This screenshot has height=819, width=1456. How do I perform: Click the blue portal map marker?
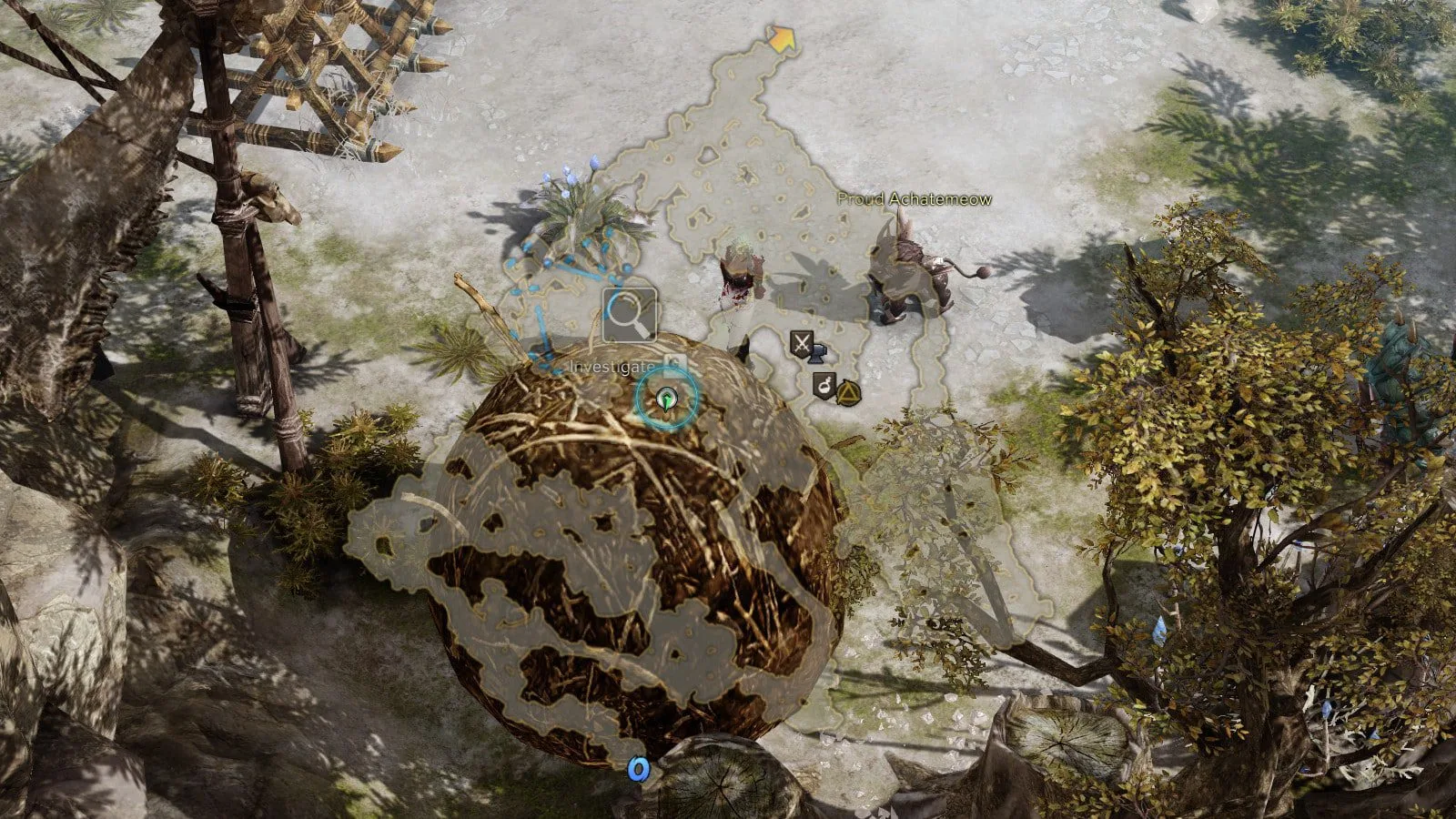pyautogui.click(x=640, y=770)
